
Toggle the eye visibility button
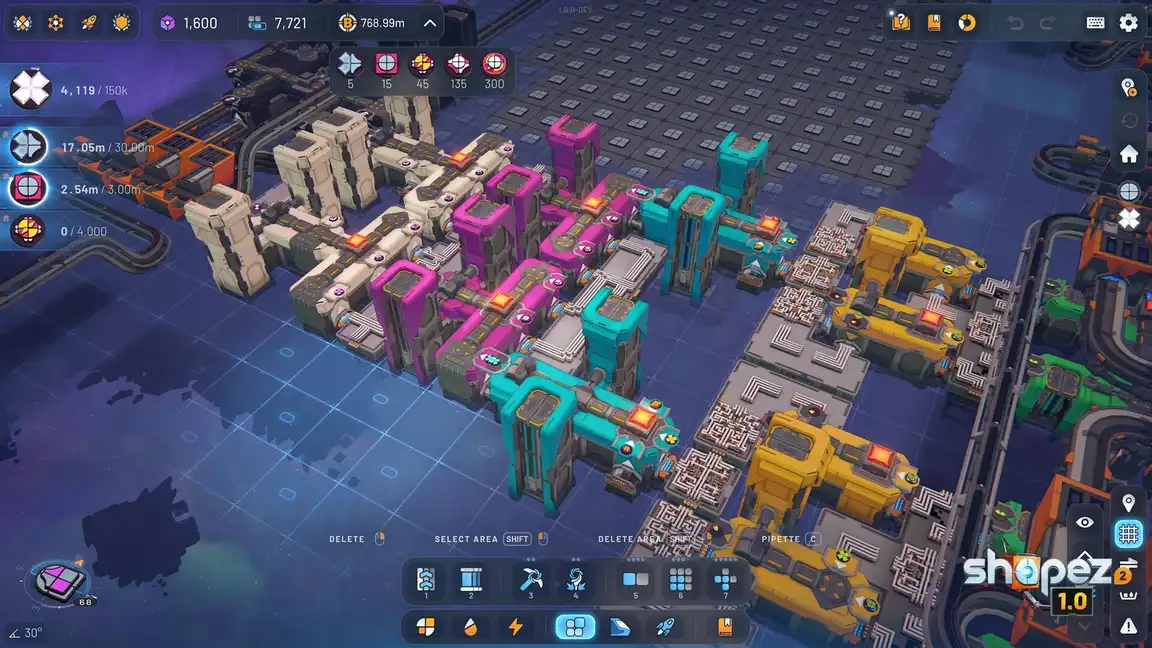[x=1085, y=522]
